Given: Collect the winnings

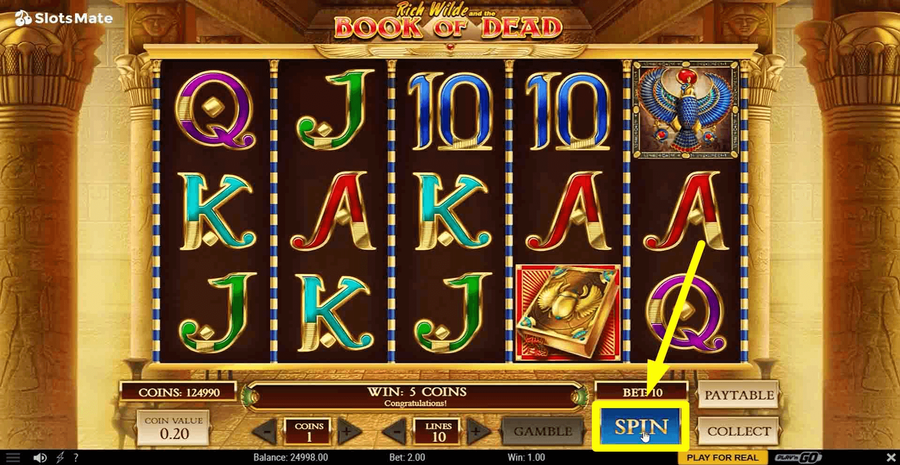Looking at the screenshot, I should coord(739,432).
